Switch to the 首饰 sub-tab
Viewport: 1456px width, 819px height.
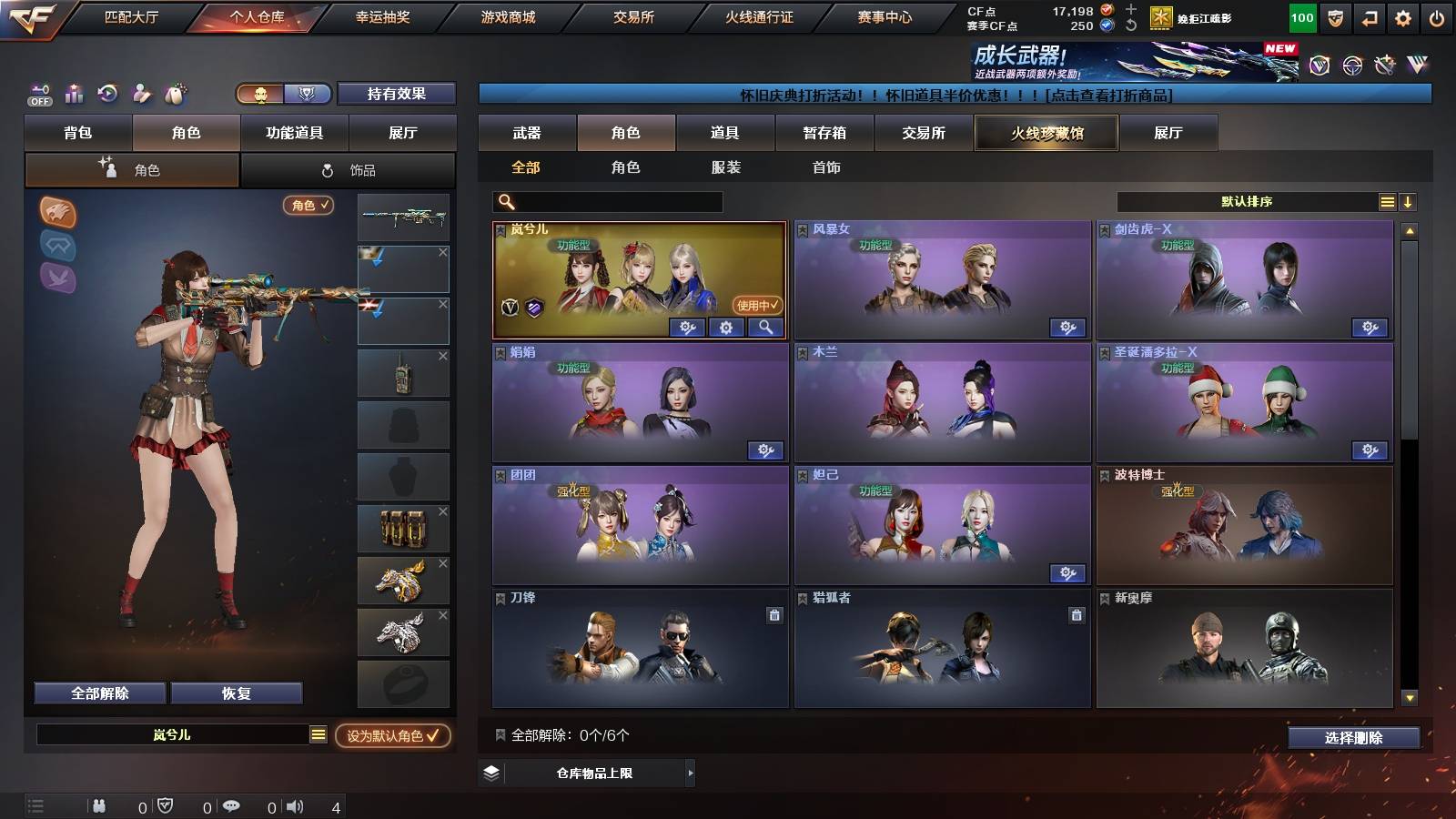tap(826, 167)
